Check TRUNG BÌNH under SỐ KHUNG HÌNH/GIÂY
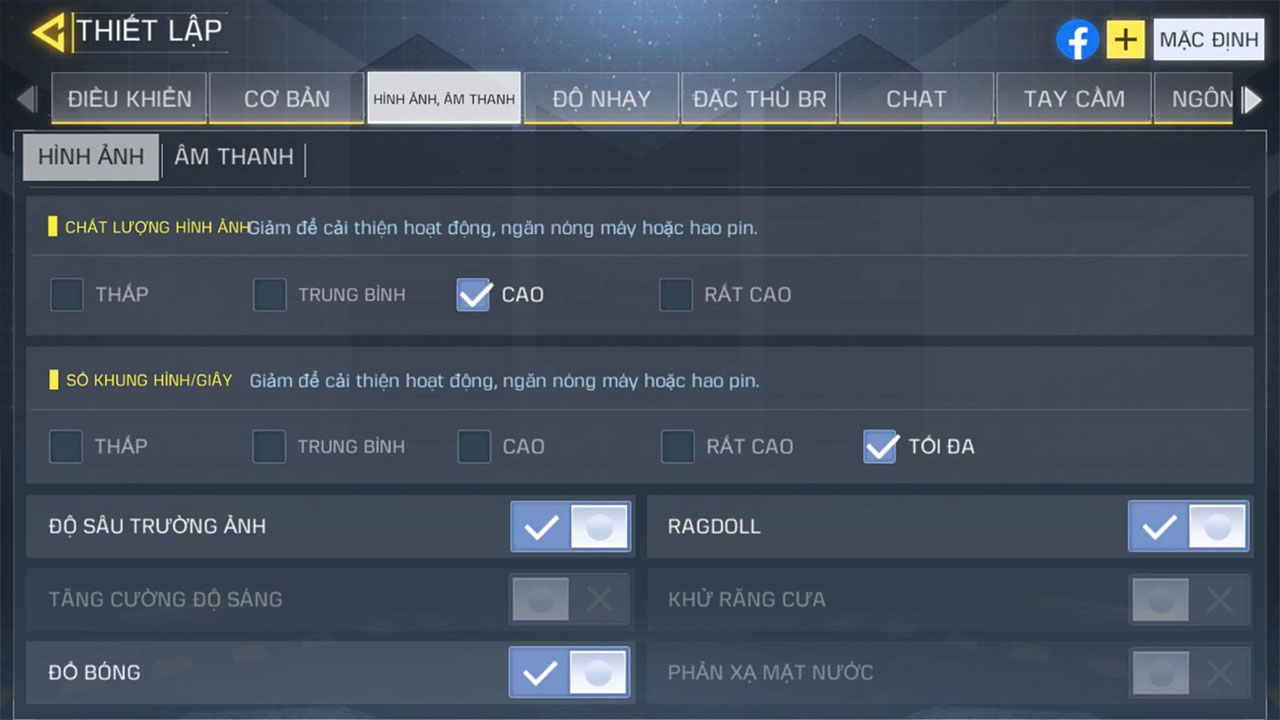The width and height of the screenshot is (1280, 720). point(269,446)
